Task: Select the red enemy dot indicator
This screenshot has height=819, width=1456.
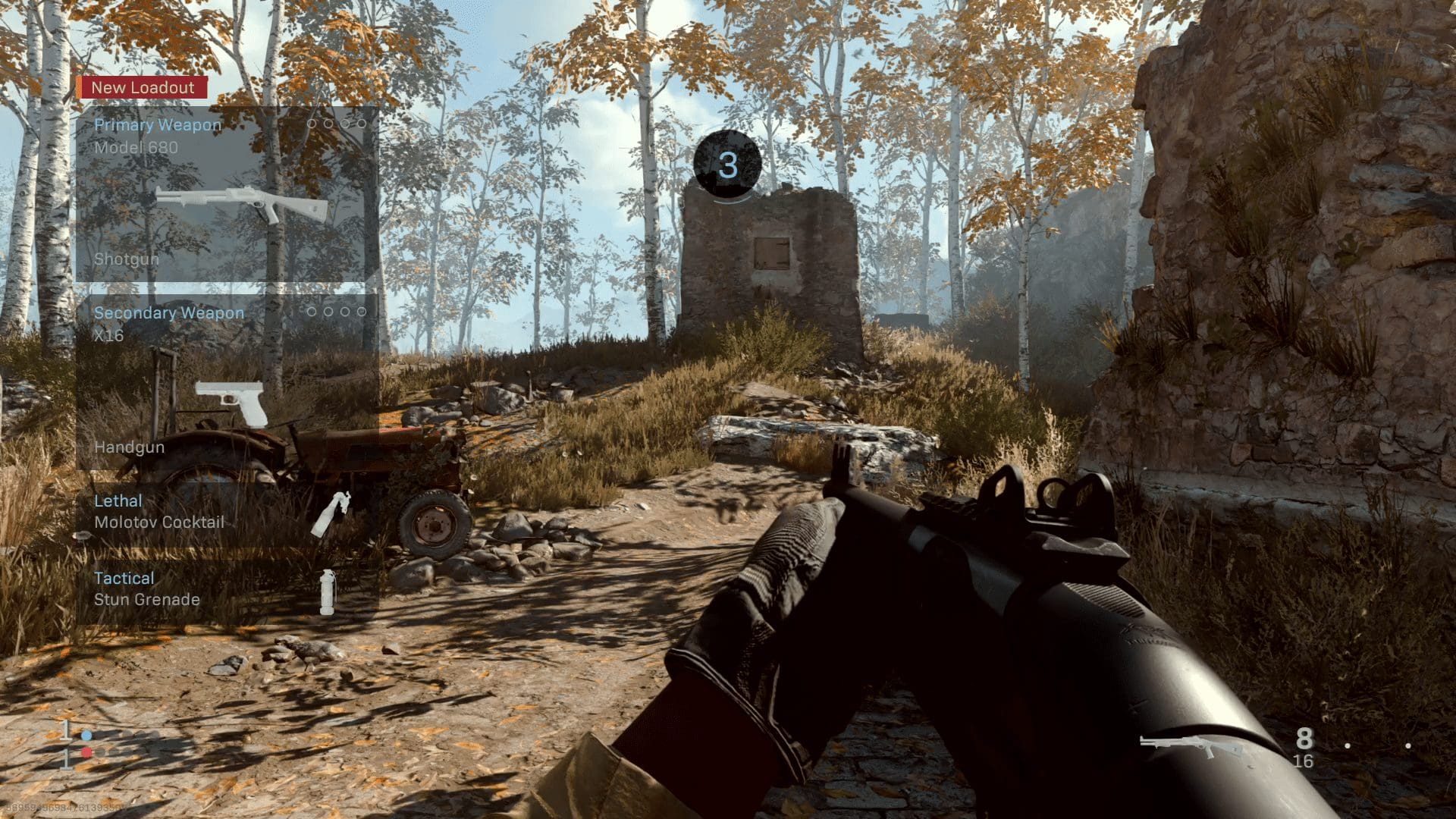Action: [x=86, y=752]
